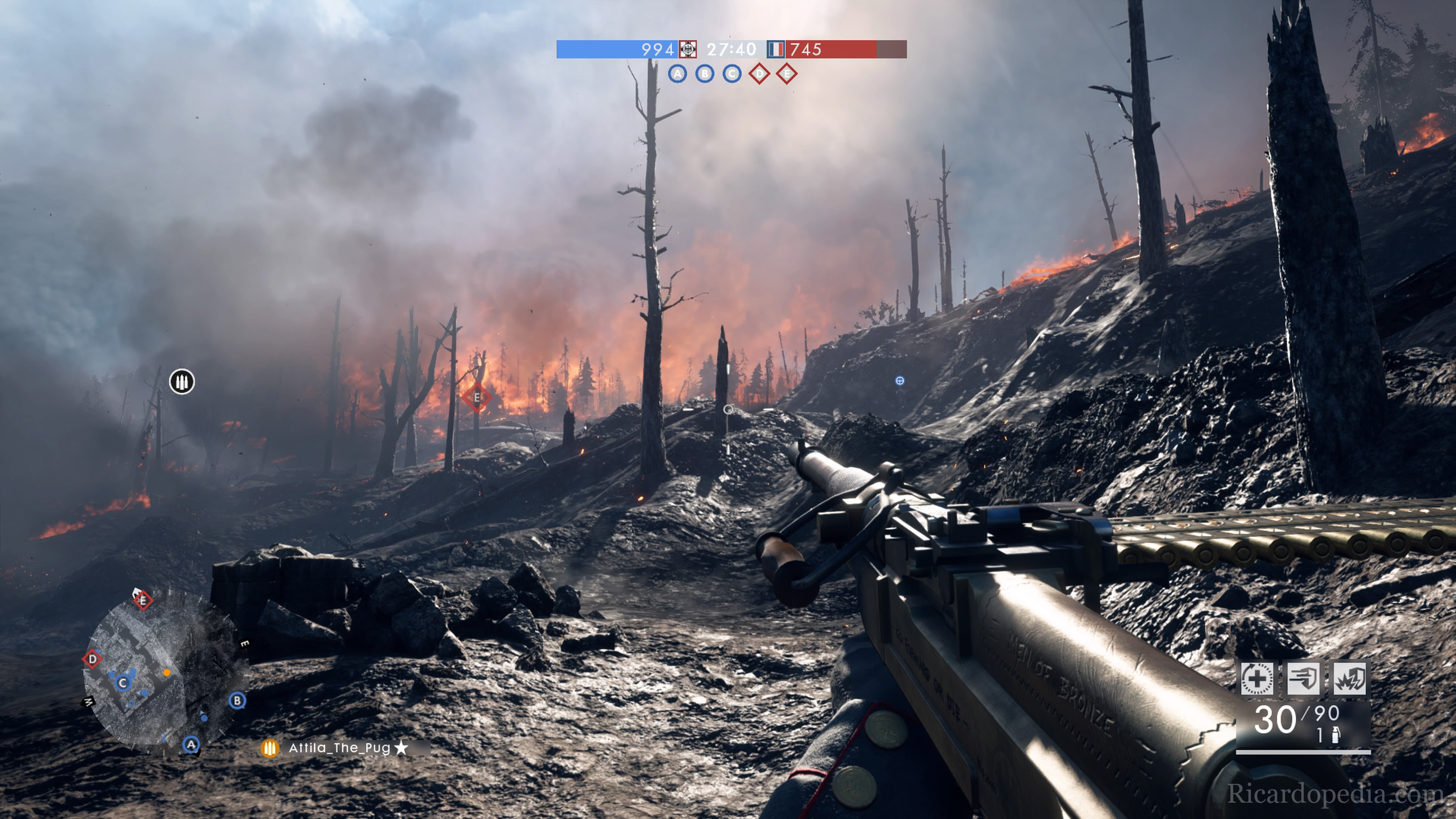Click flag A marker on the minimap

191,744
